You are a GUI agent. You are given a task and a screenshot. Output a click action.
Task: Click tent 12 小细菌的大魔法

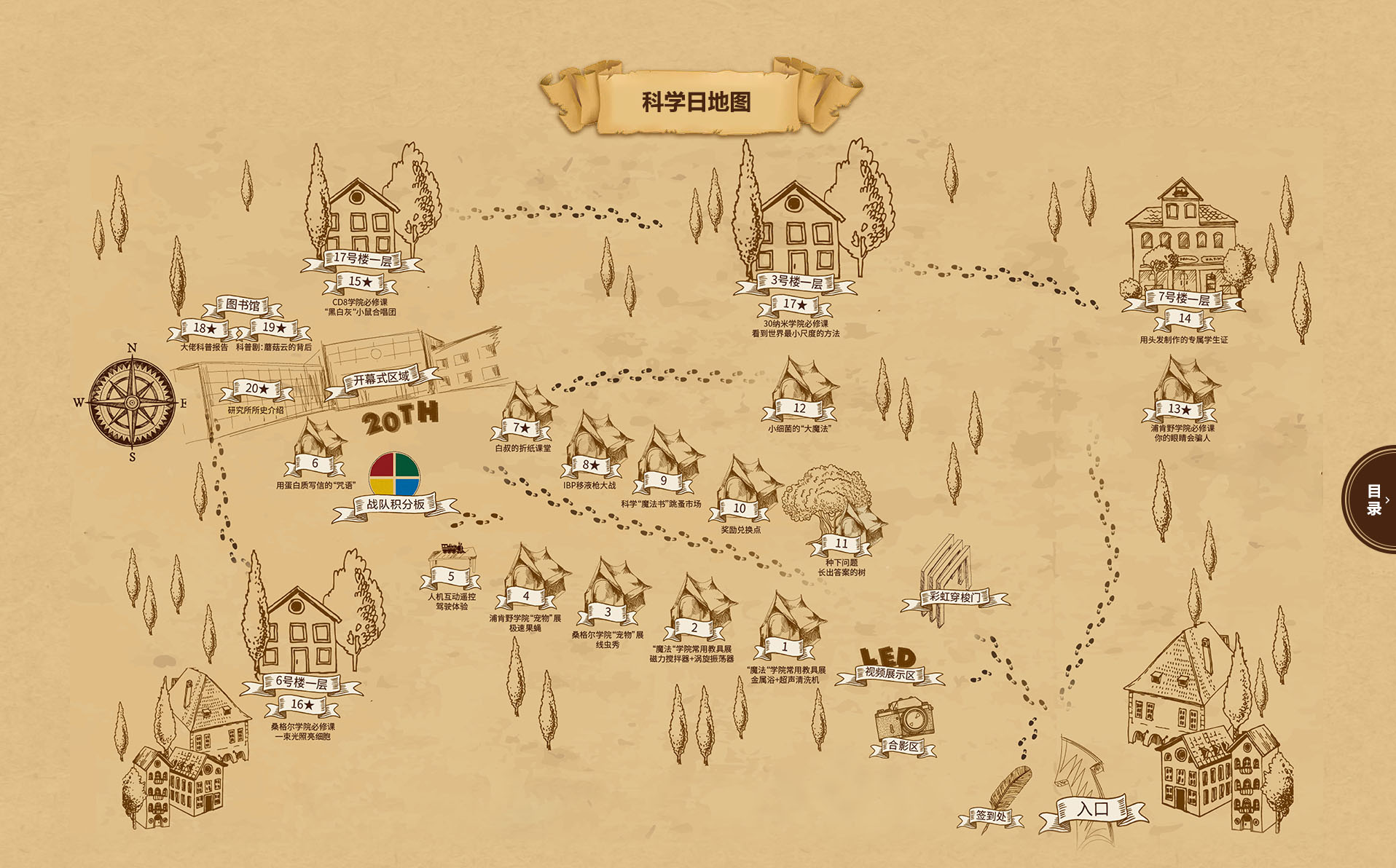pos(799,409)
